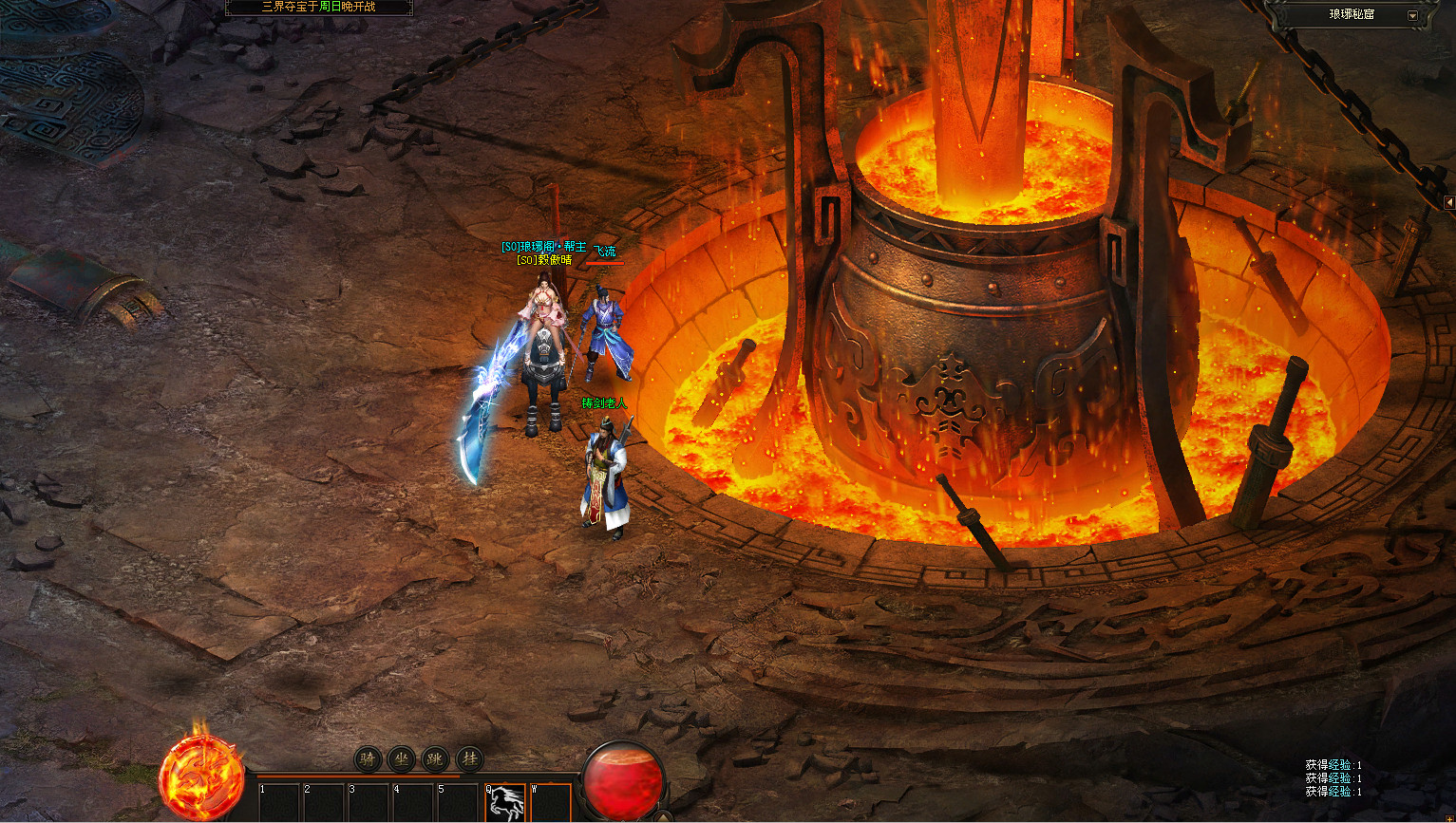Expand the 琅琊秘窟 map dropdown arrow
Image resolution: width=1456 pixels, height=823 pixels.
1412,15
